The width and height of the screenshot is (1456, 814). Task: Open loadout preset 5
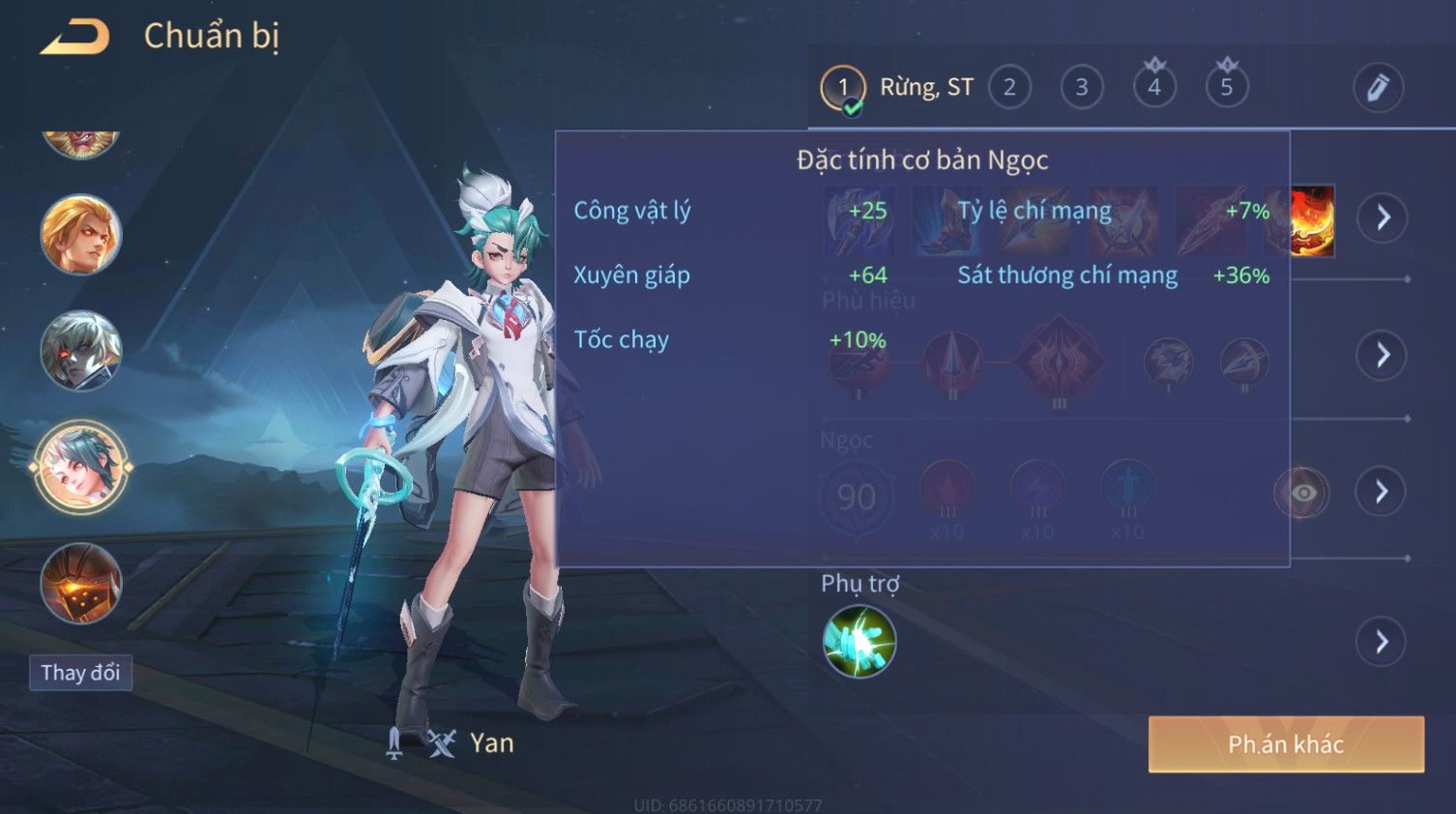1226,87
